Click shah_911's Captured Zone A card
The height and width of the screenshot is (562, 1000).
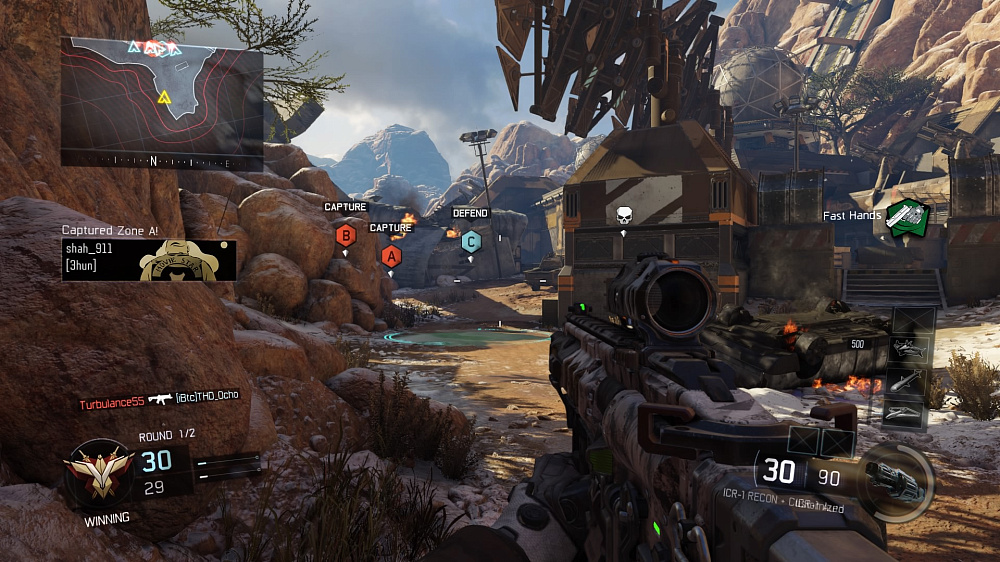tap(149, 259)
